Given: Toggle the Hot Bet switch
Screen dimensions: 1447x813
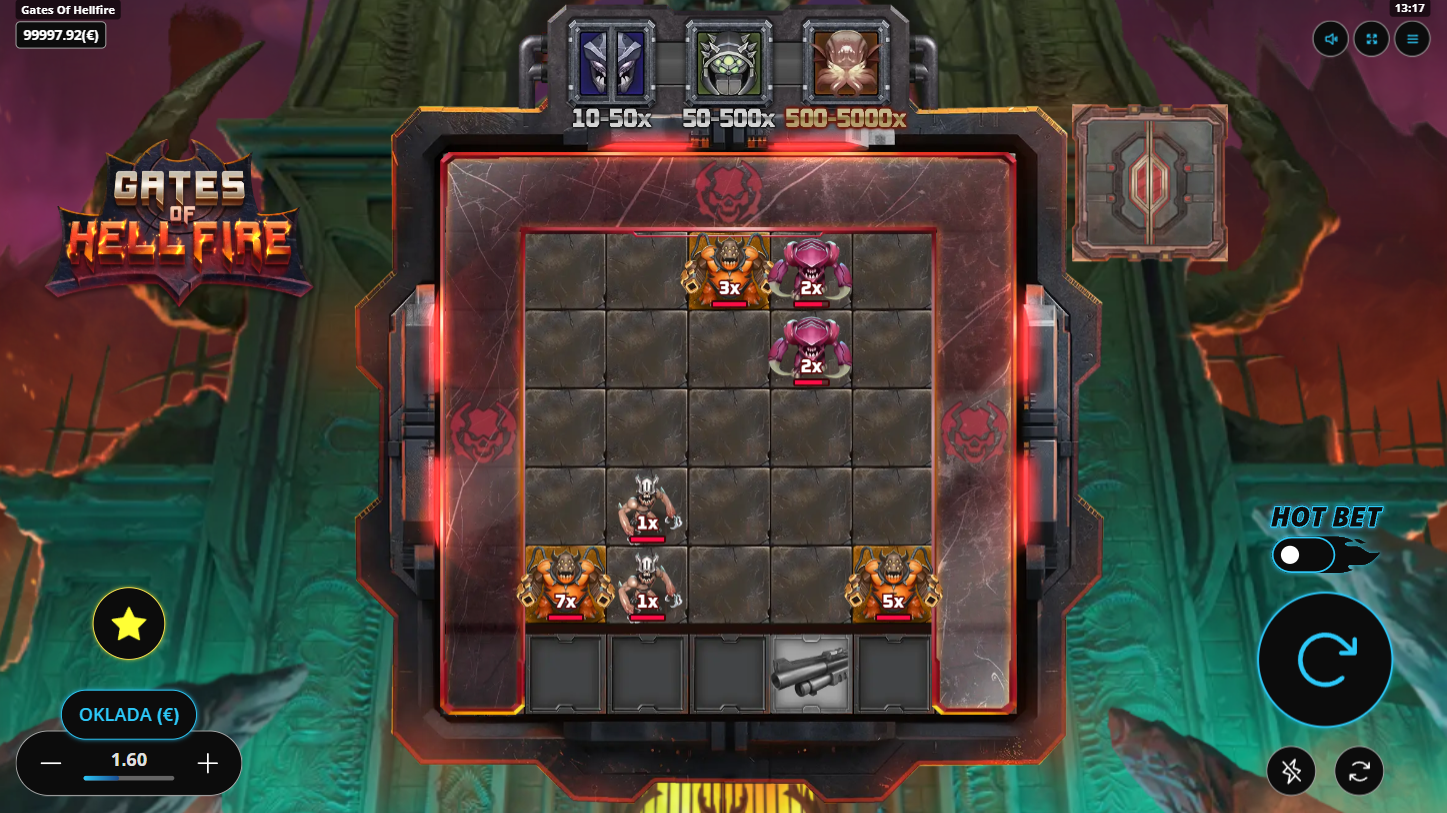Looking at the screenshot, I should coord(1303,555).
